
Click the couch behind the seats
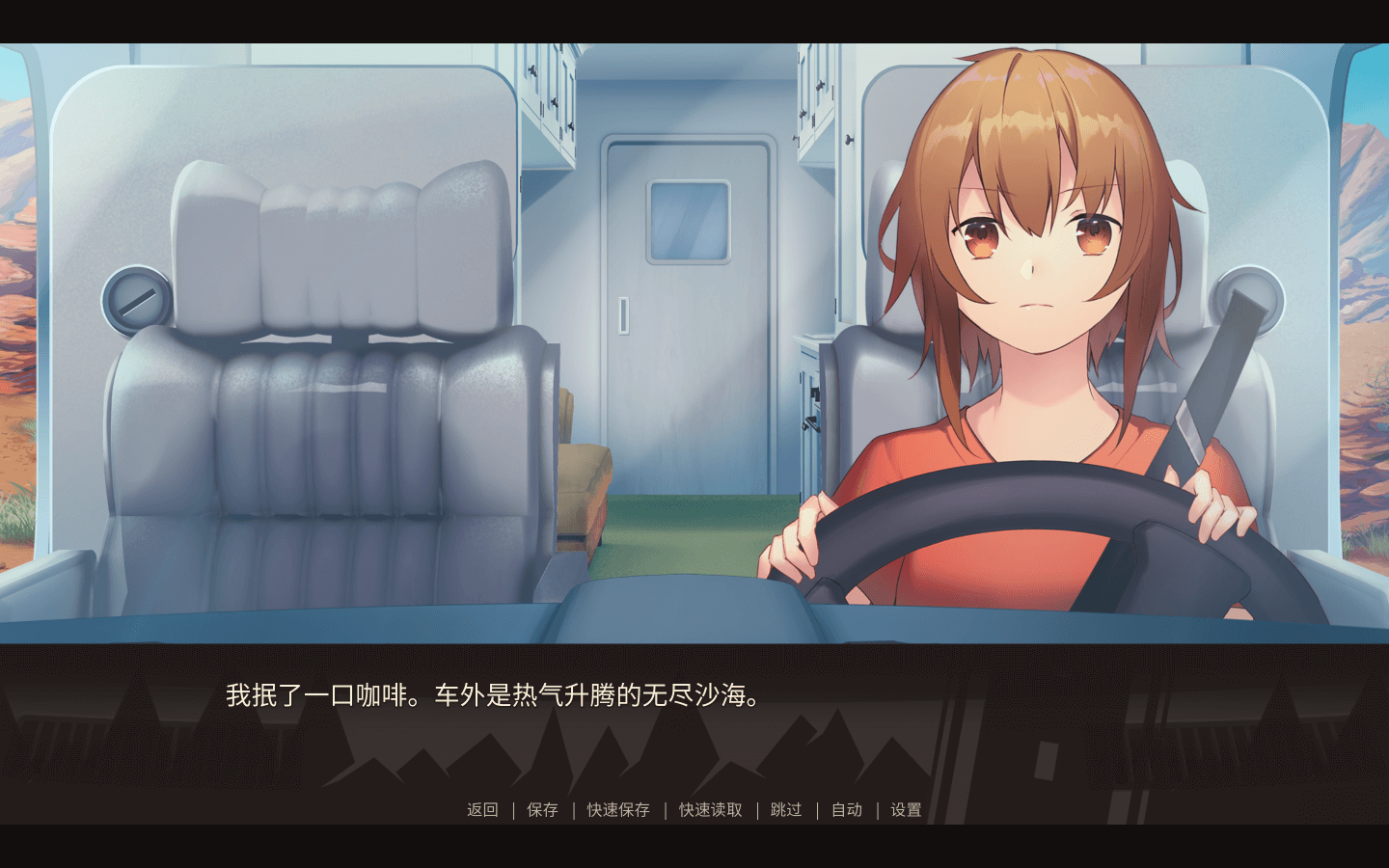[x=584, y=502]
